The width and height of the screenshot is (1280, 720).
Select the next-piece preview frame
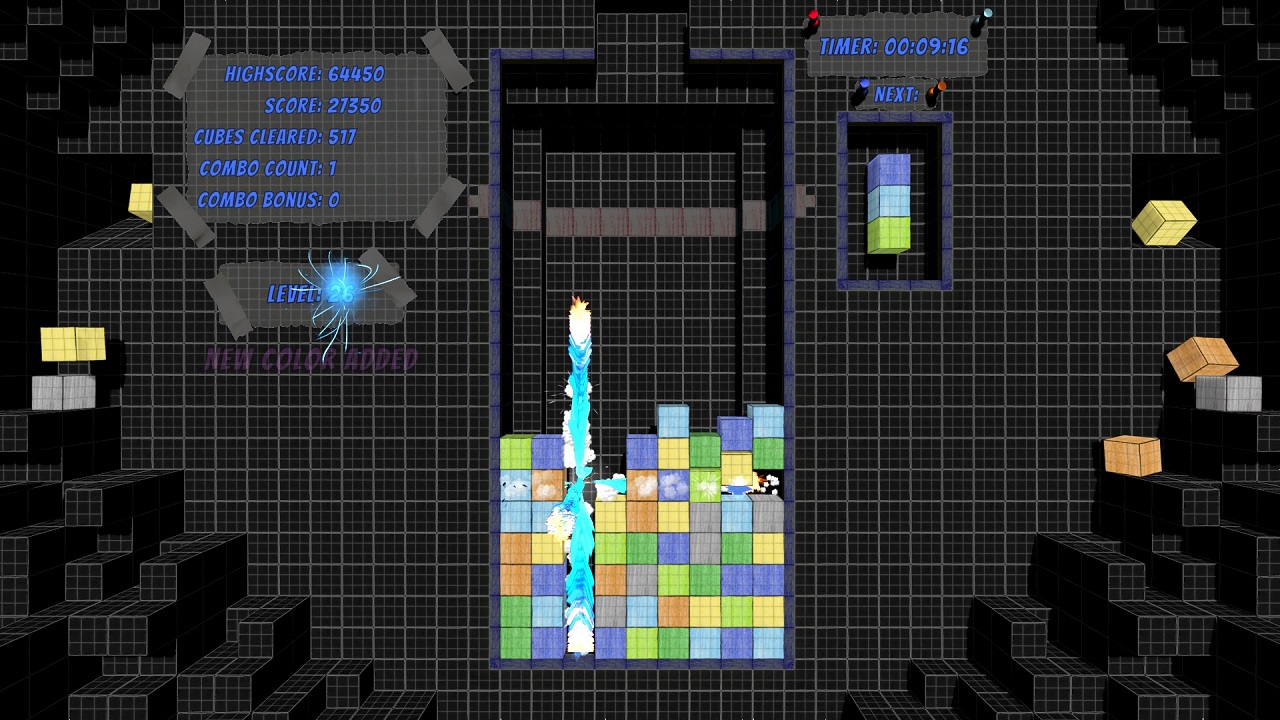point(893,200)
